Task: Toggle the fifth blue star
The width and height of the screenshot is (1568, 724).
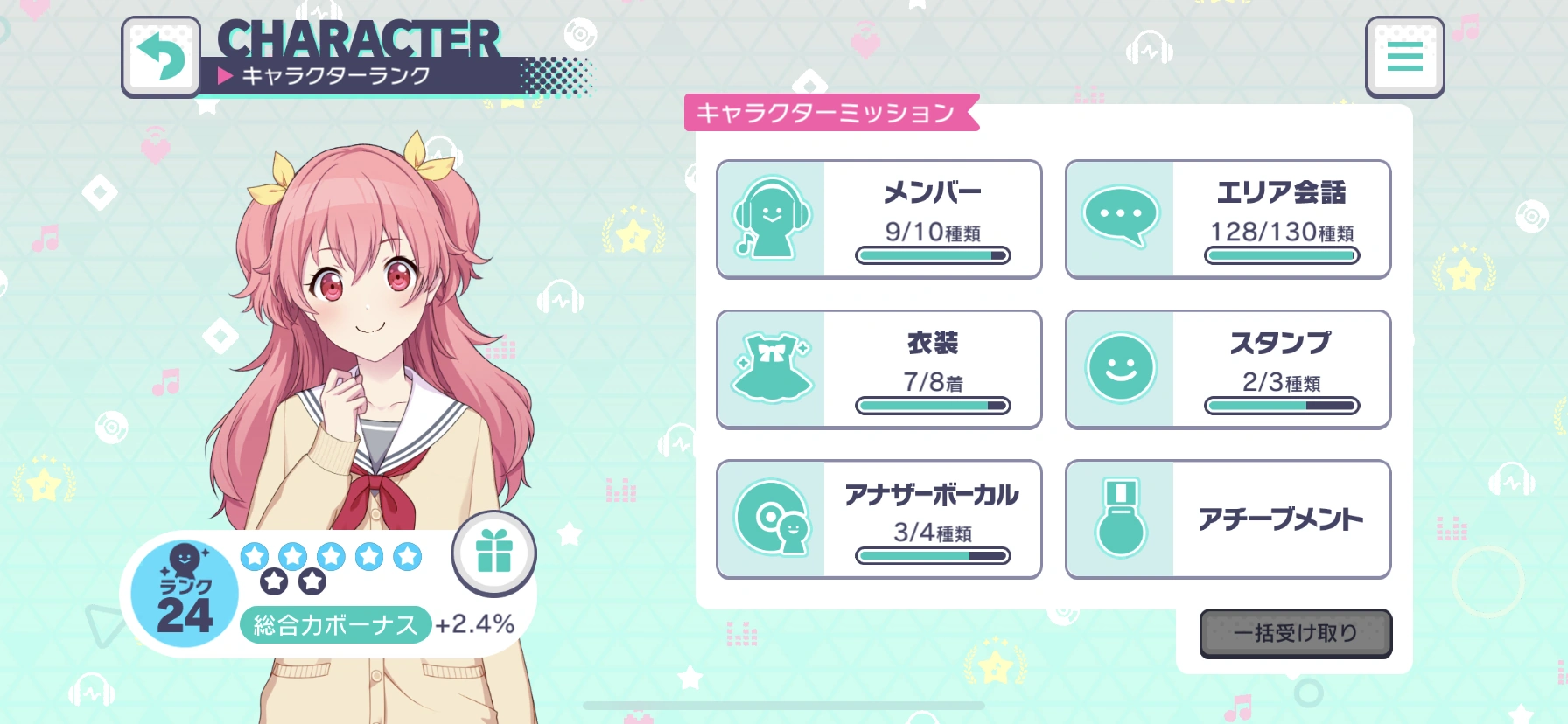Action: [x=406, y=556]
